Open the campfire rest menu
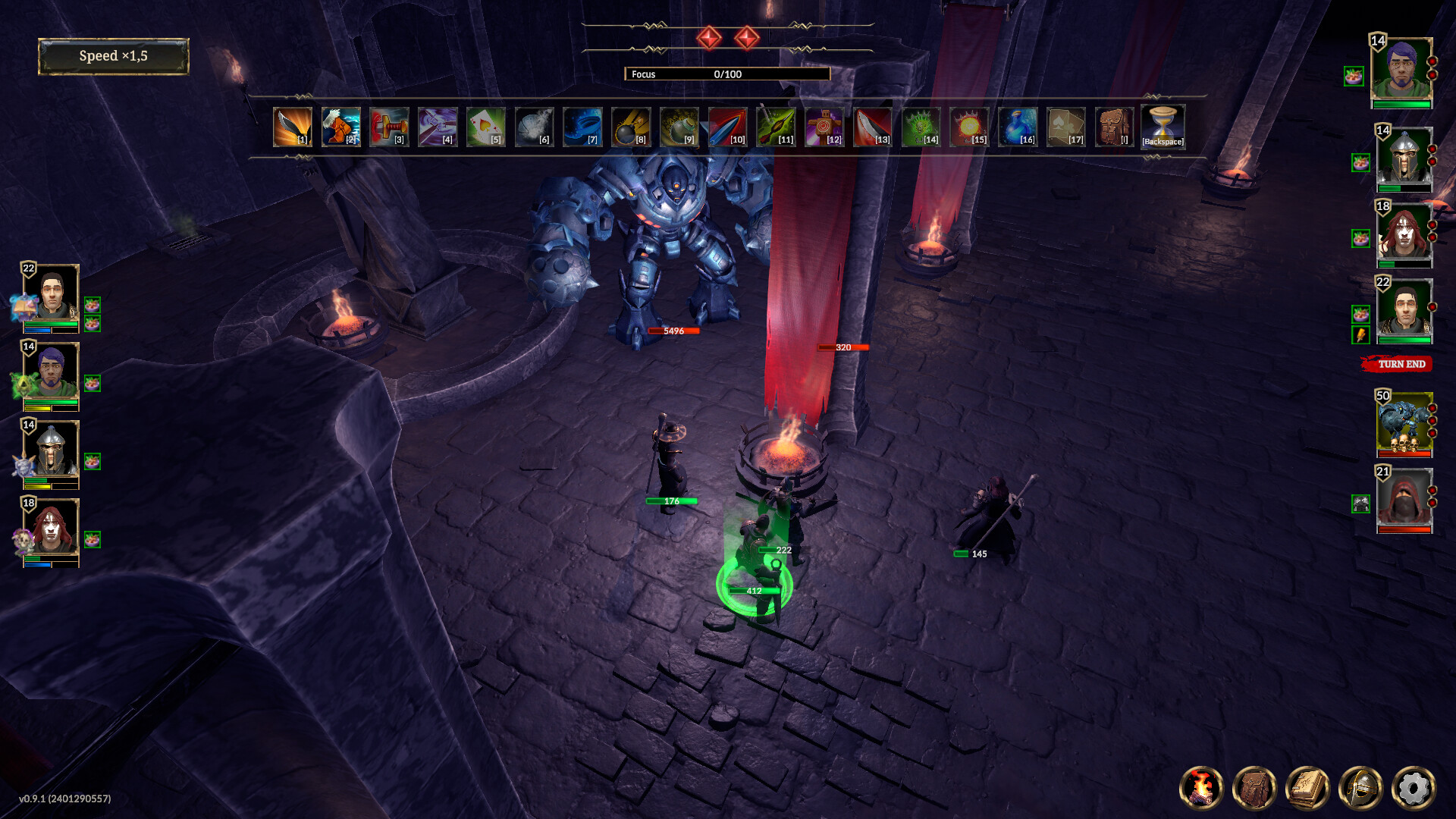This screenshot has height=819, width=1456. point(1201,787)
